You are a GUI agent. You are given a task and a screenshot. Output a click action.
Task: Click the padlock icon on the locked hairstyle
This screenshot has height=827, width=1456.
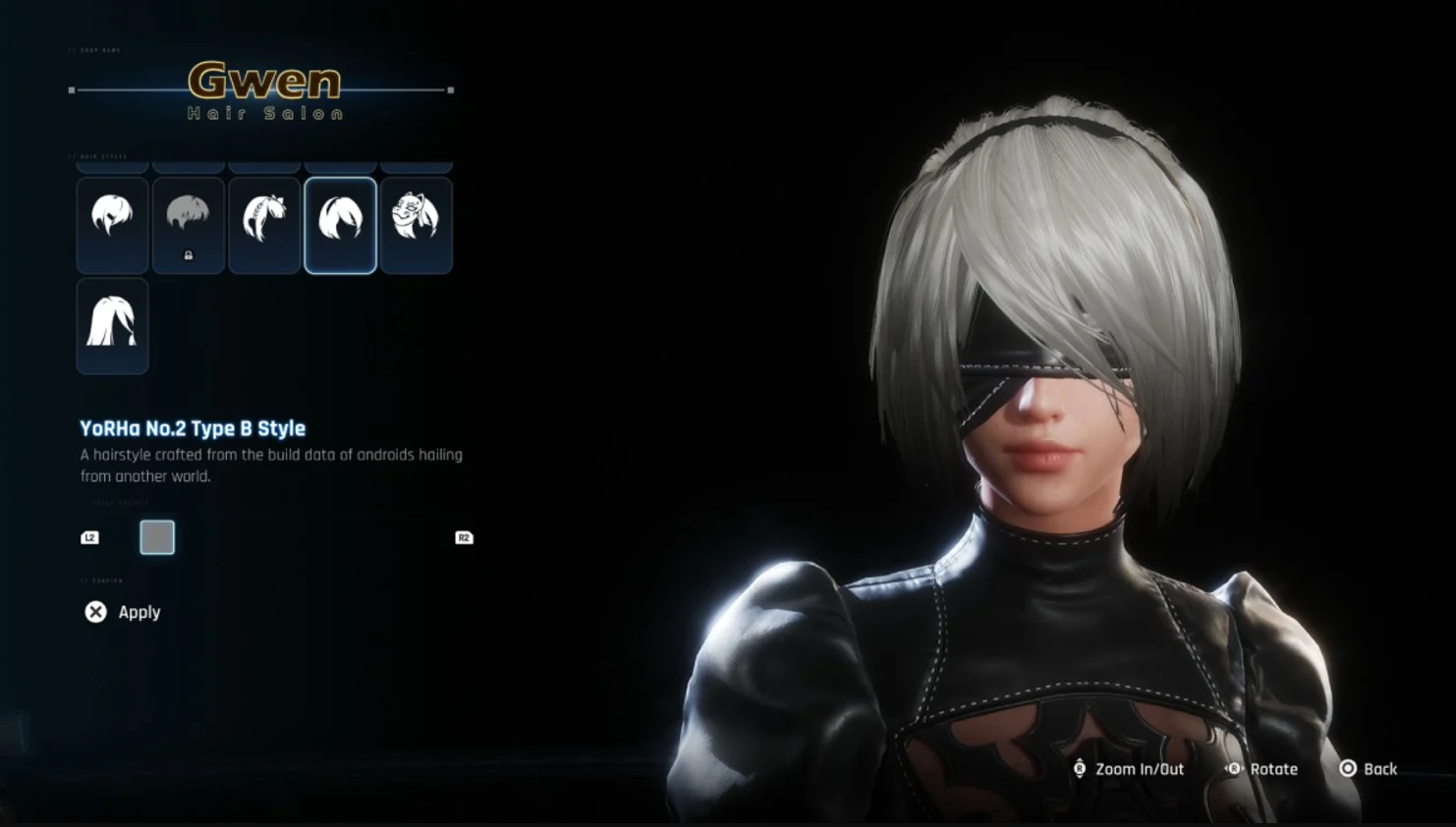(189, 253)
